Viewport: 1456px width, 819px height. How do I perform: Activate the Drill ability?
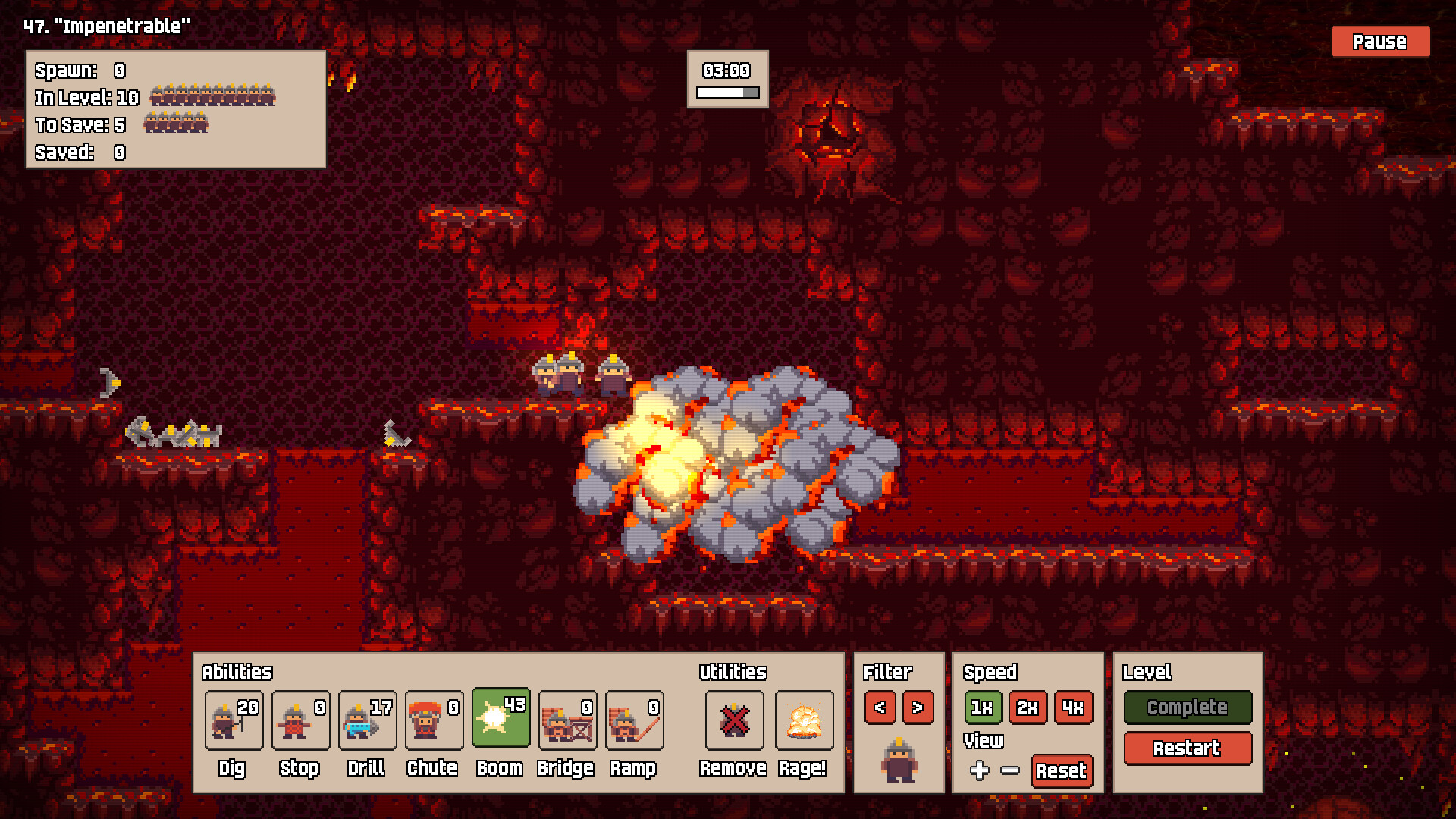point(367,719)
